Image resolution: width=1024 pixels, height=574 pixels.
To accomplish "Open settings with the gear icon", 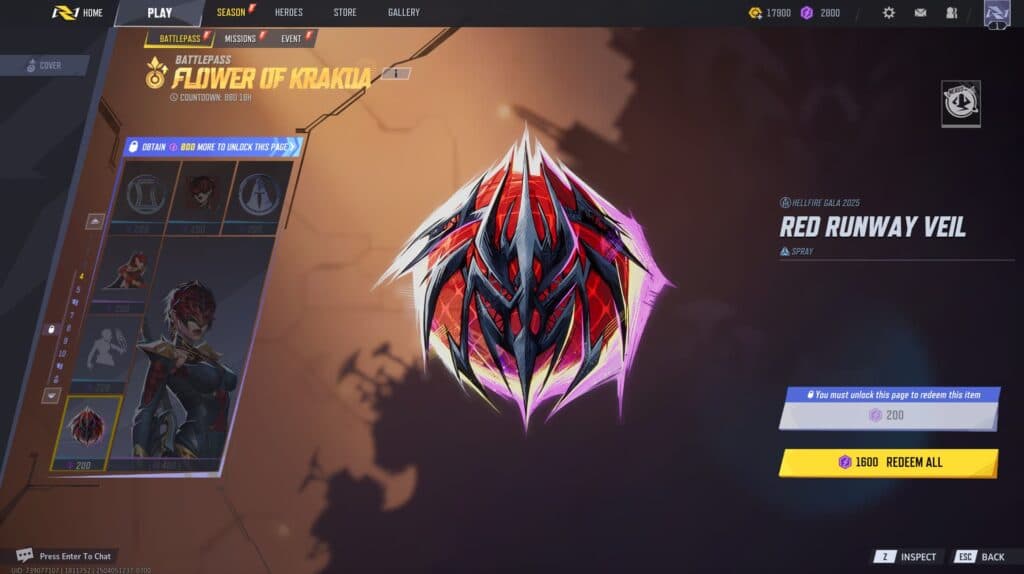I will (889, 13).
